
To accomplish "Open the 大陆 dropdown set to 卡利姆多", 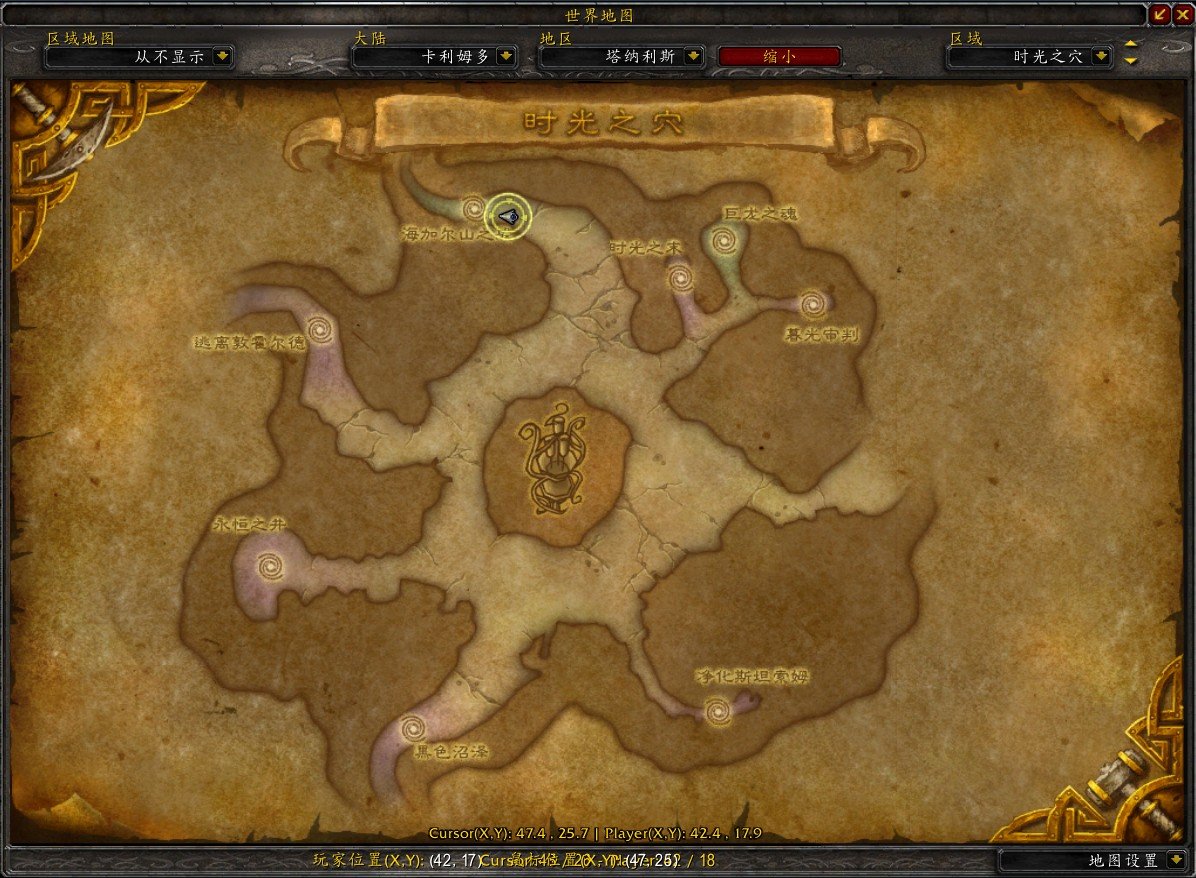I will tap(506, 57).
